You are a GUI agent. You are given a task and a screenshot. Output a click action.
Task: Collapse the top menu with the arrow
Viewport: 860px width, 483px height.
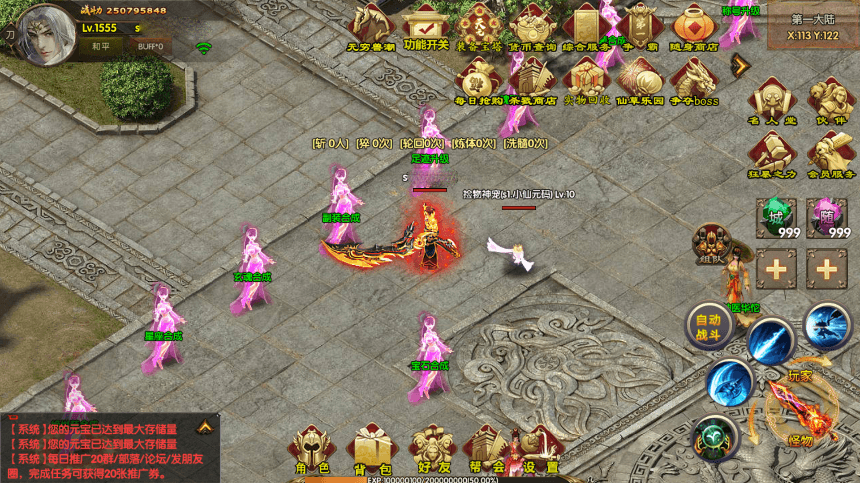tap(740, 65)
